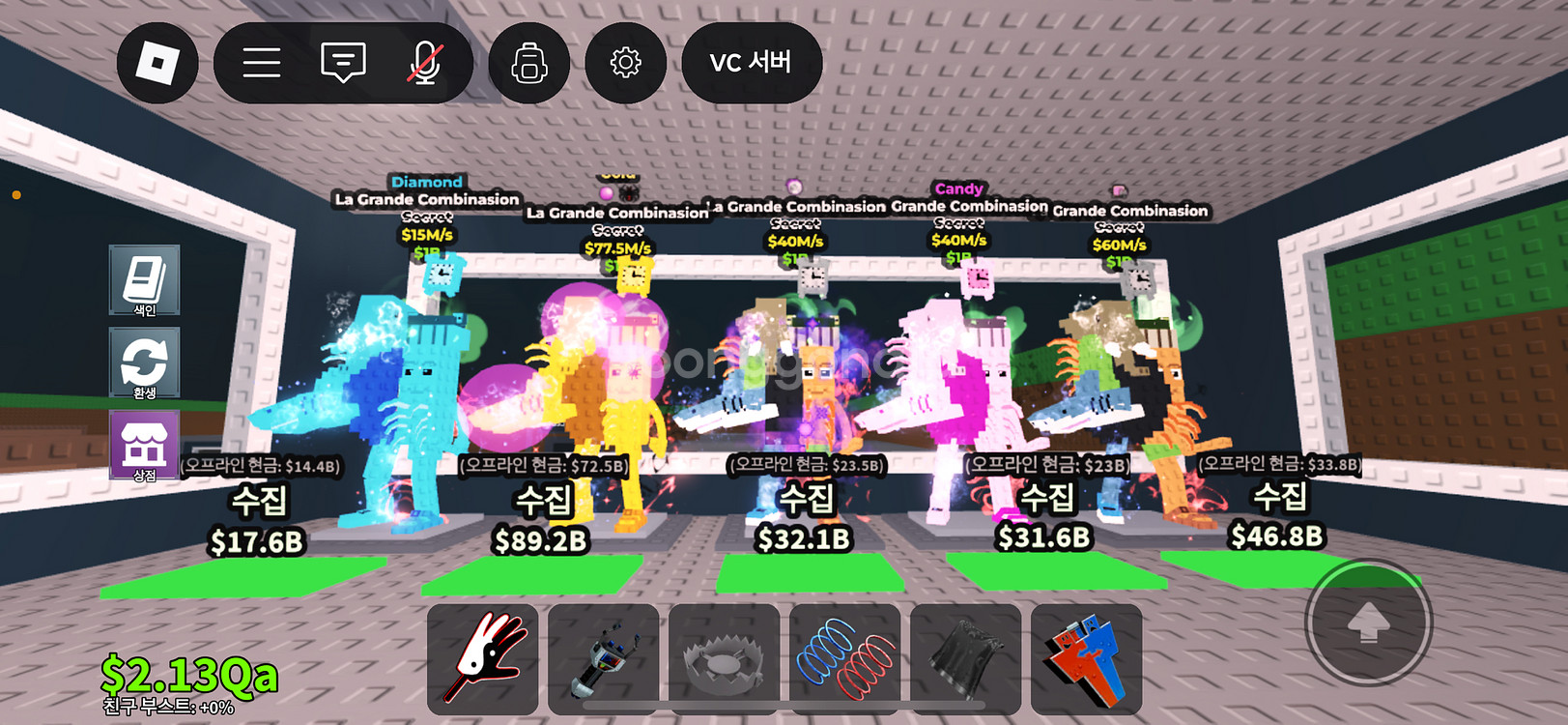The width and height of the screenshot is (1568, 725).
Task: Open the chat window icon
Action: [x=343, y=63]
